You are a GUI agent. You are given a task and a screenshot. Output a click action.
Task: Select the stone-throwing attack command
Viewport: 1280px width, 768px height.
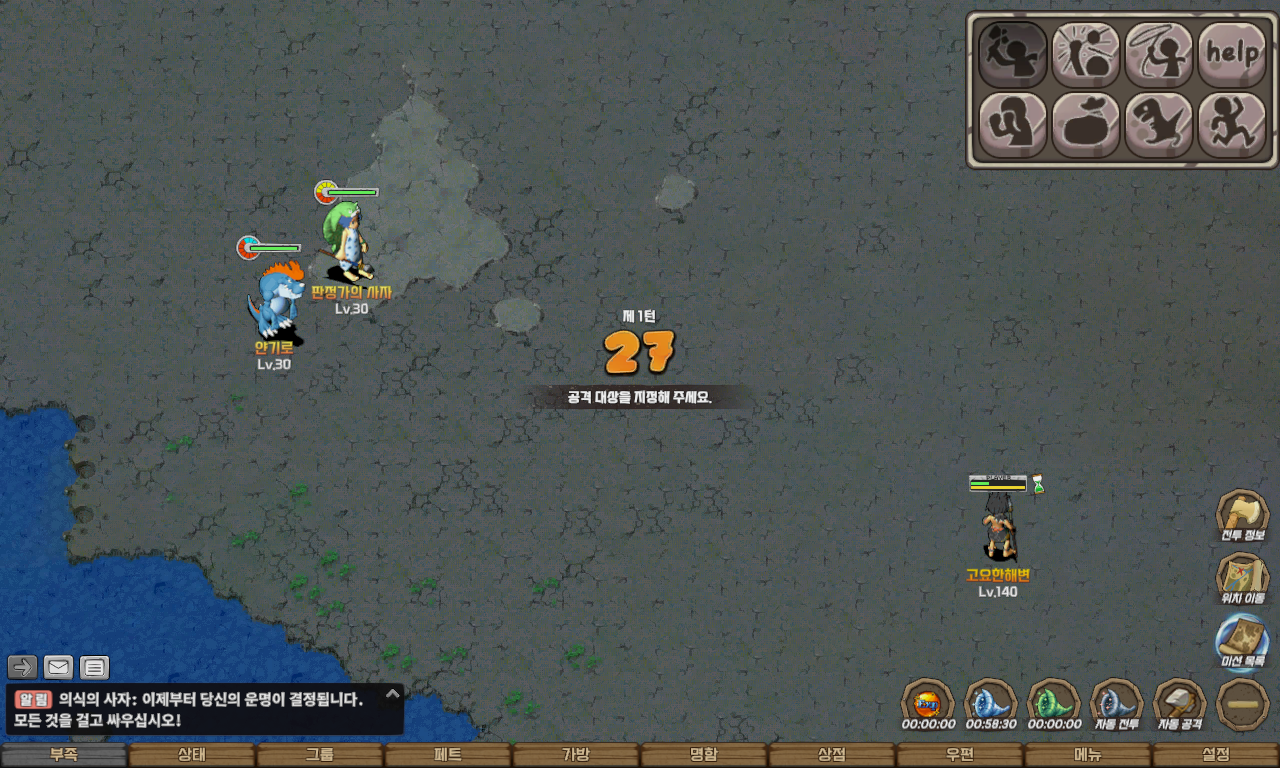[x=1085, y=54]
